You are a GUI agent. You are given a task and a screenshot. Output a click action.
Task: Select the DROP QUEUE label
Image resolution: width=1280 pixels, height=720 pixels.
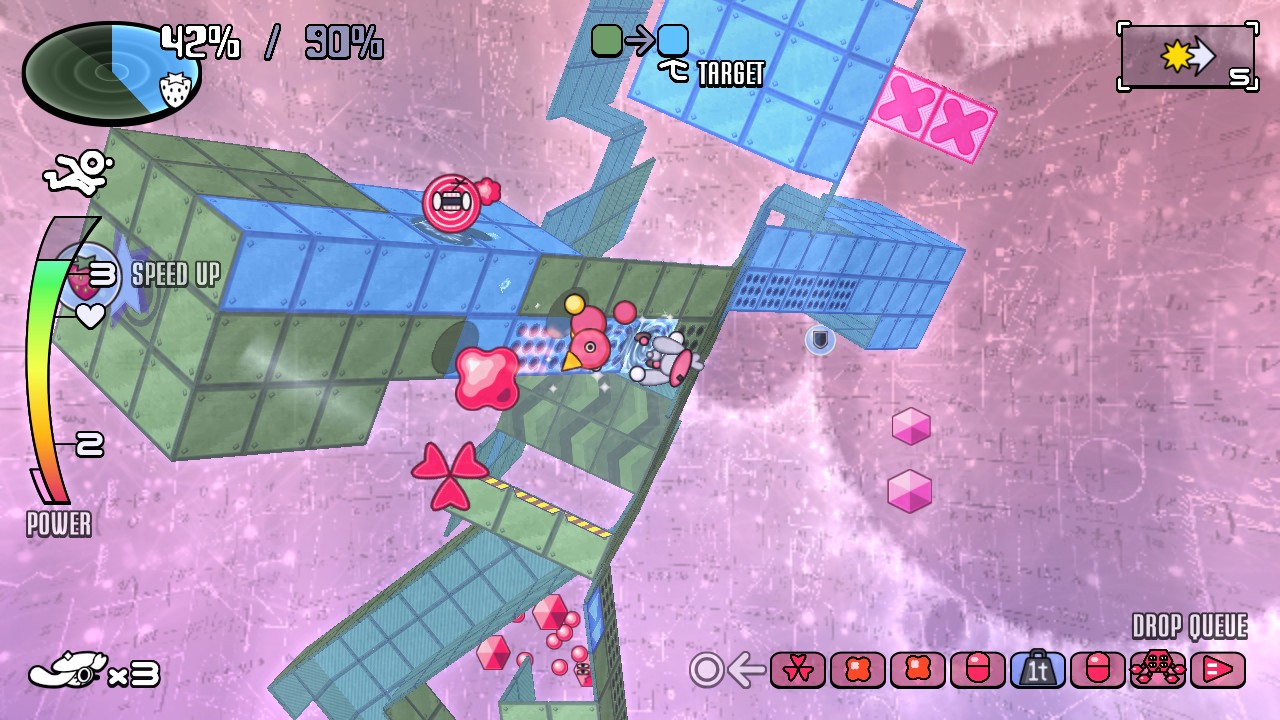[x=1188, y=626]
